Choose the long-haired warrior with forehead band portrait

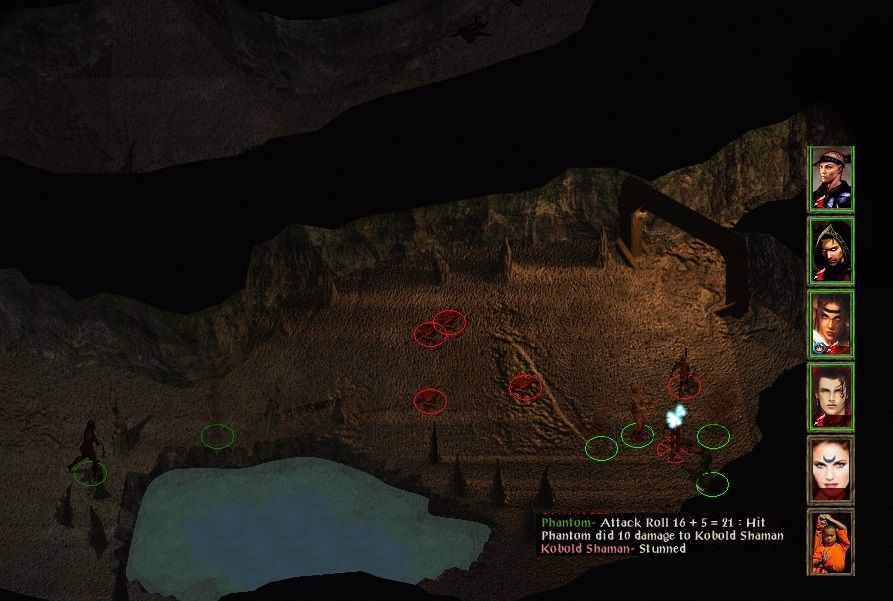(830, 323)
